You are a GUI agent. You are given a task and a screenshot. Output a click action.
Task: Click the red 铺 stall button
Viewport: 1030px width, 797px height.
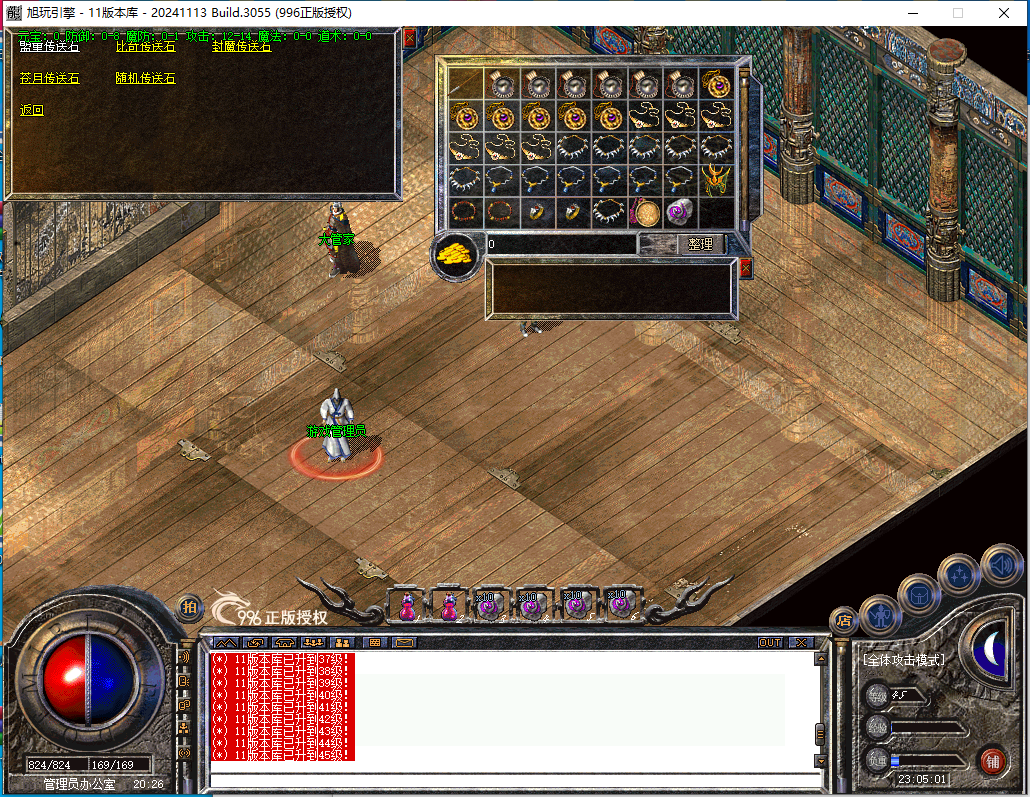992,759
